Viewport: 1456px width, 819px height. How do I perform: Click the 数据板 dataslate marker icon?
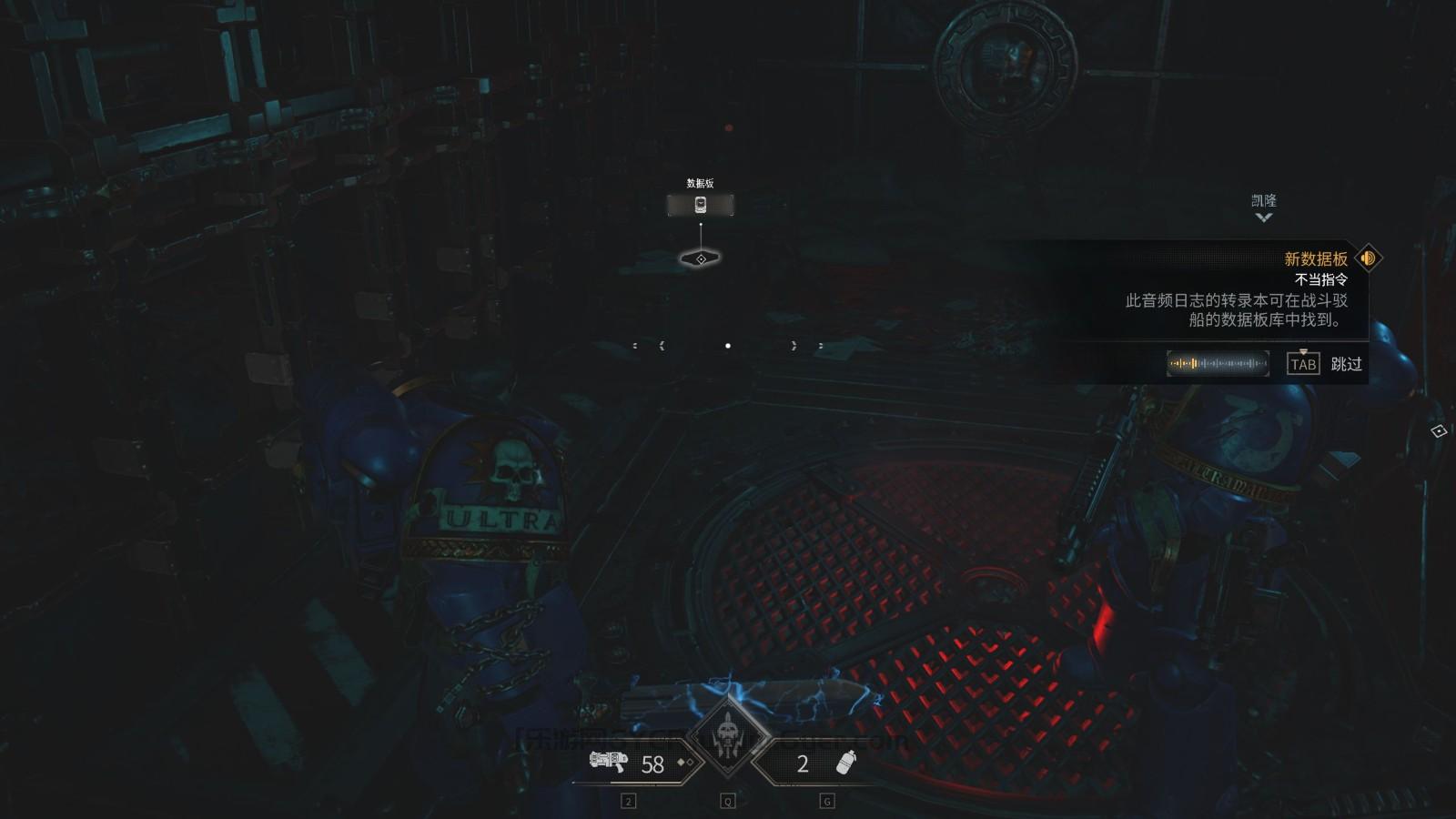click(700, 205)
